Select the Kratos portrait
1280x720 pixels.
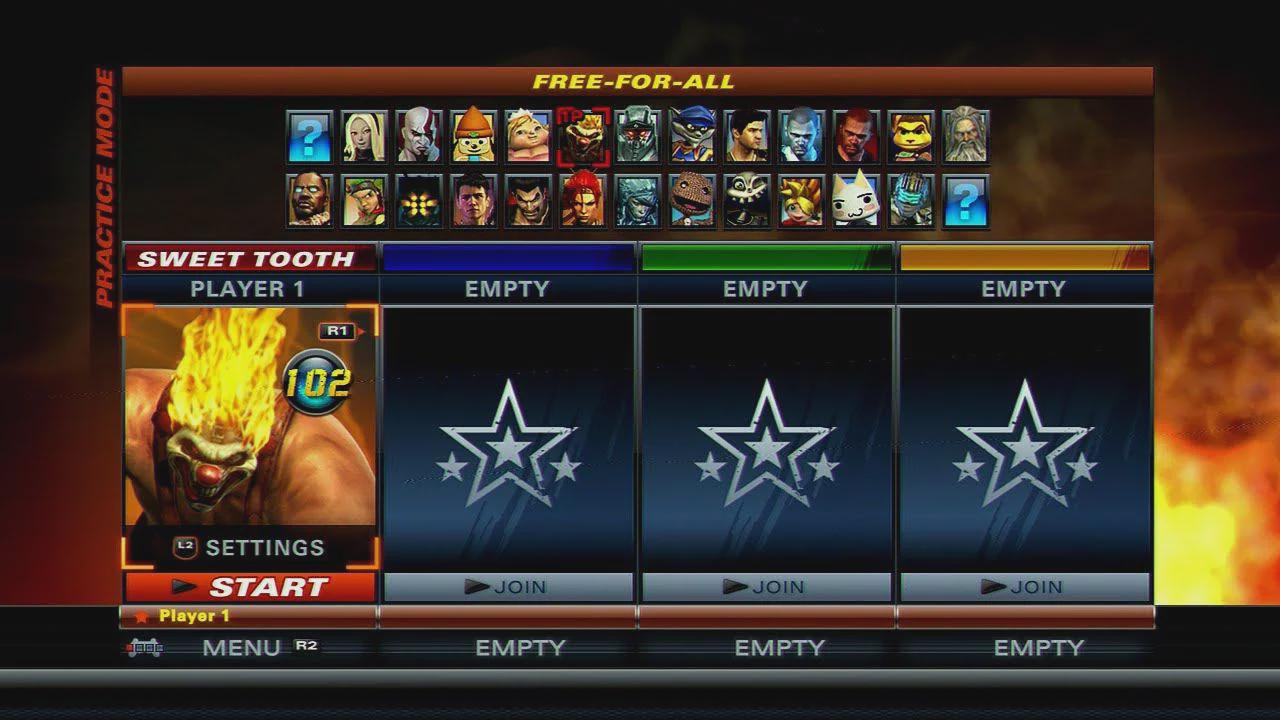click(419, 137)
